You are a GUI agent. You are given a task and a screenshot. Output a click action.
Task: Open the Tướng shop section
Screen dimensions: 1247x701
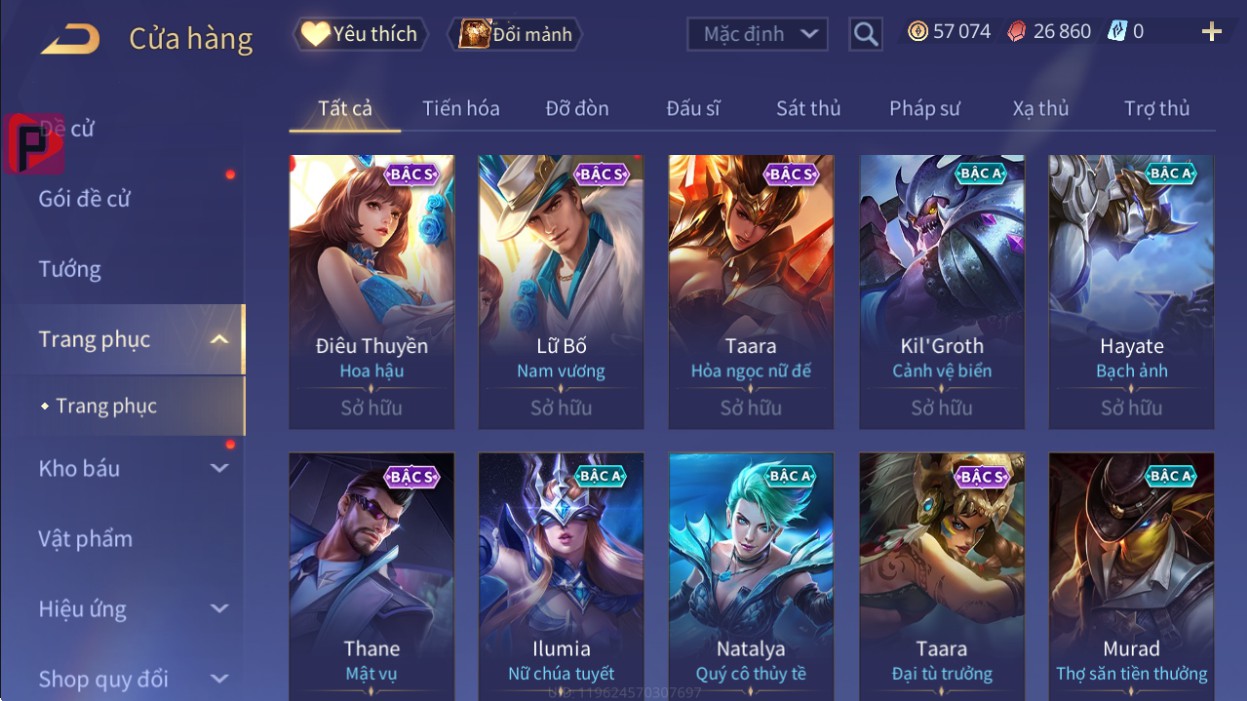pos(70,269)
